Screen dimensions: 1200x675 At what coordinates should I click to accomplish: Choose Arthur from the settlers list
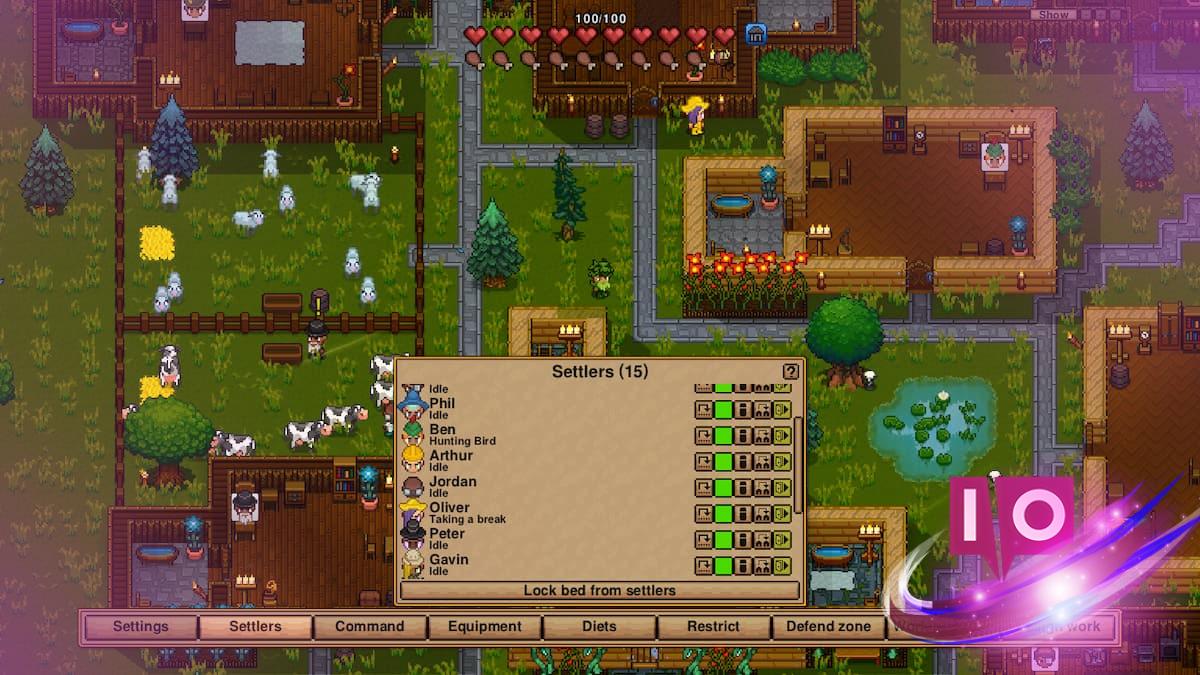(451, 456)
